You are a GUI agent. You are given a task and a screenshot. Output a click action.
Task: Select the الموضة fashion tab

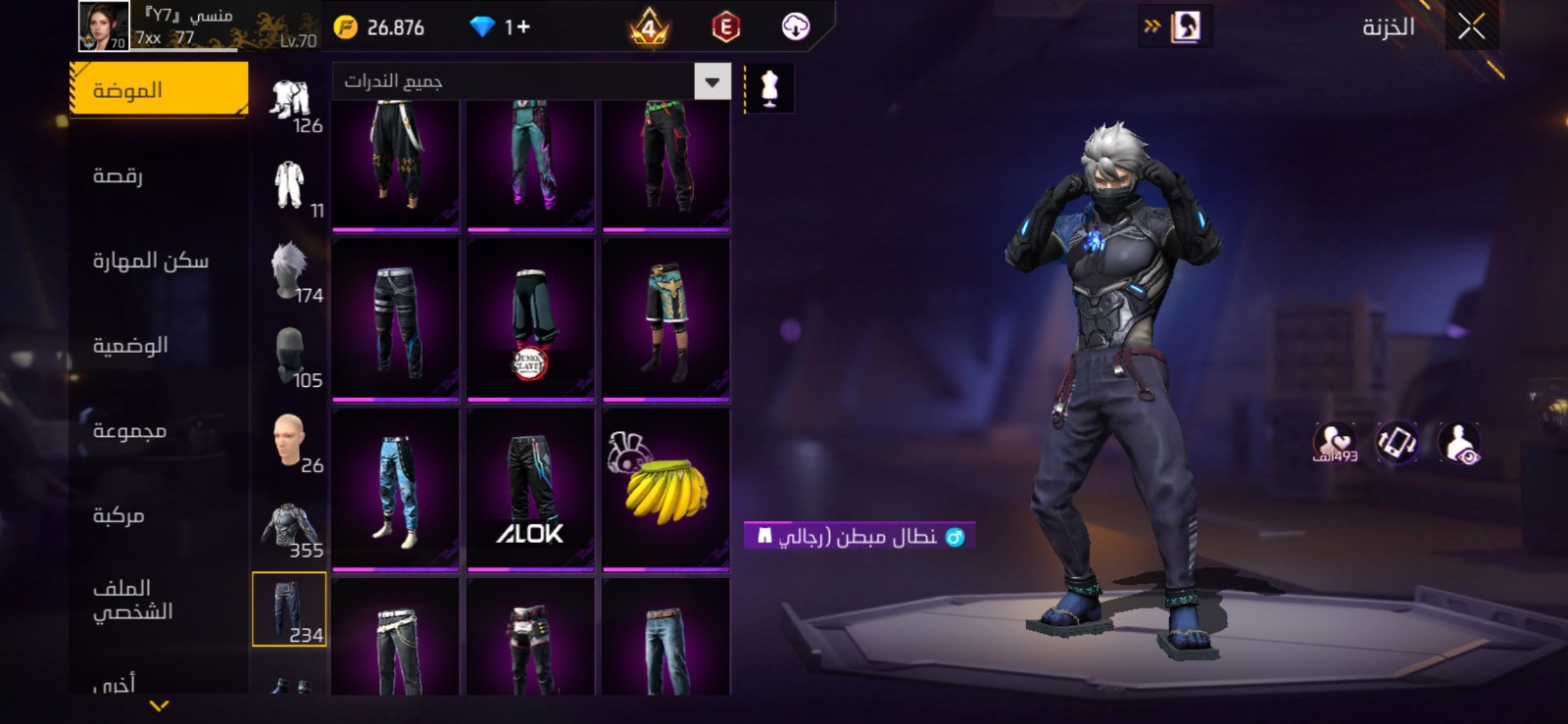(x=159, y=90)
